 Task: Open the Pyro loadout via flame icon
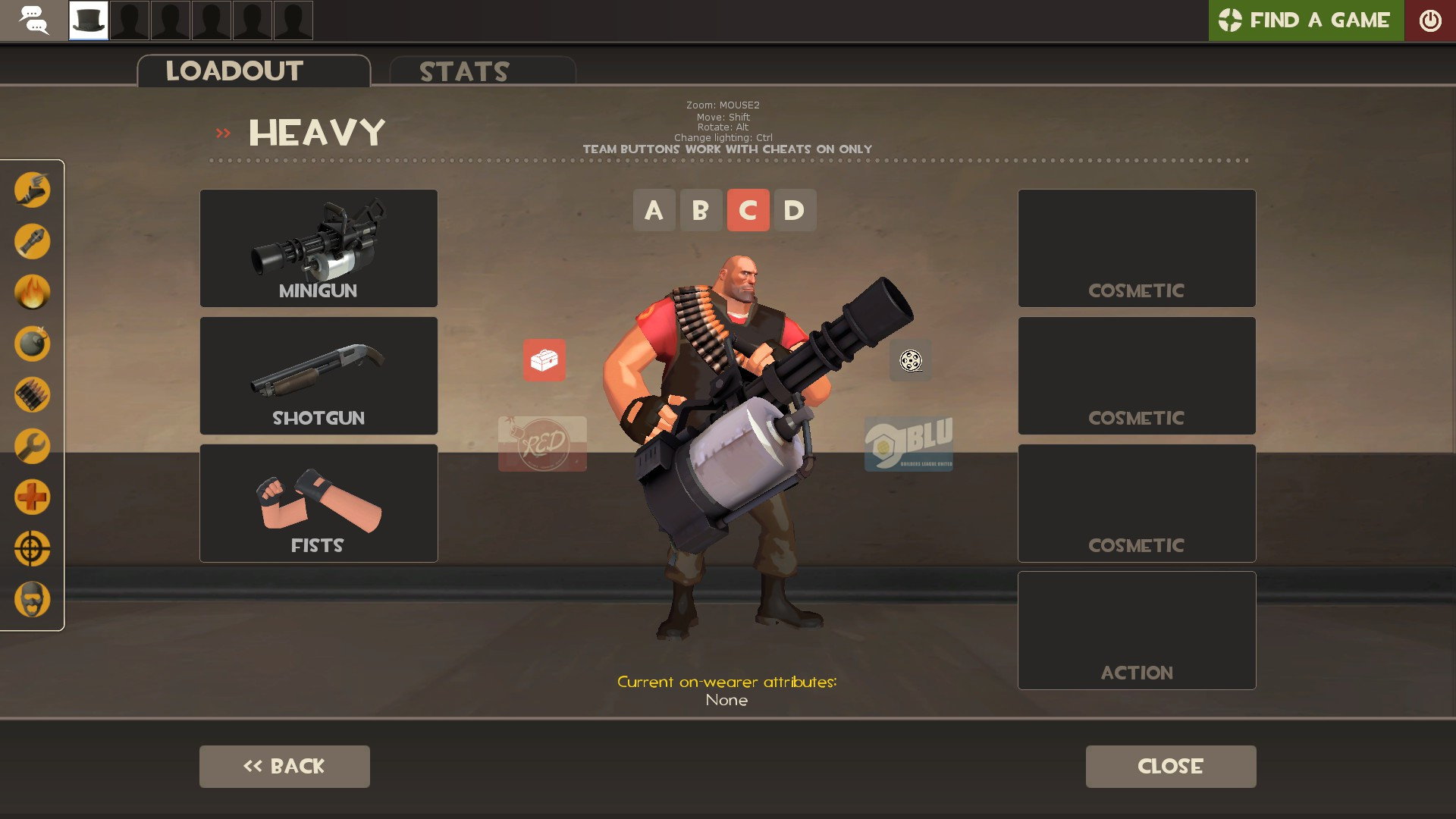point(32,293)
